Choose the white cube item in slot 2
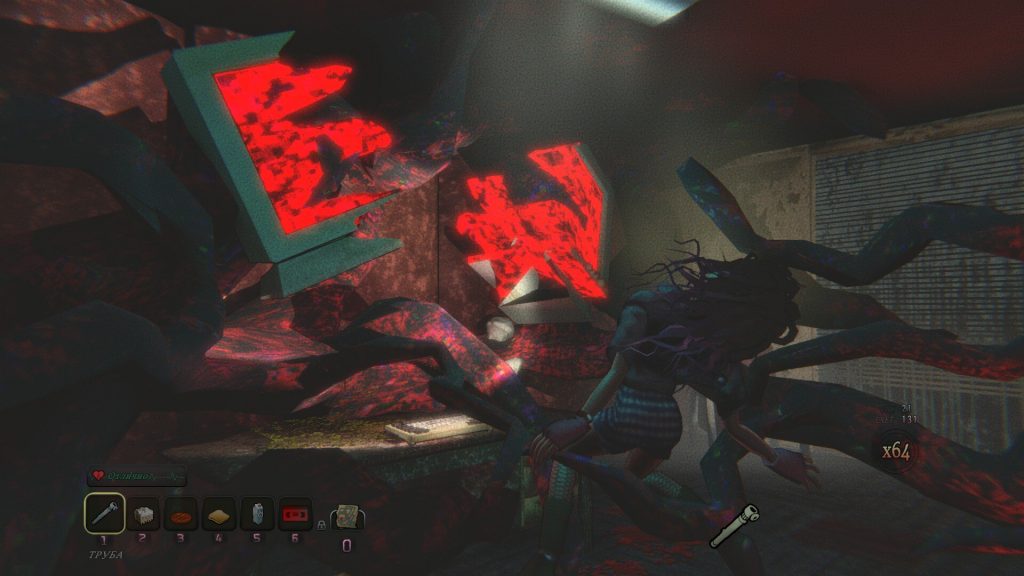This screenshot has height=576, width=1024. coord(143,514)
